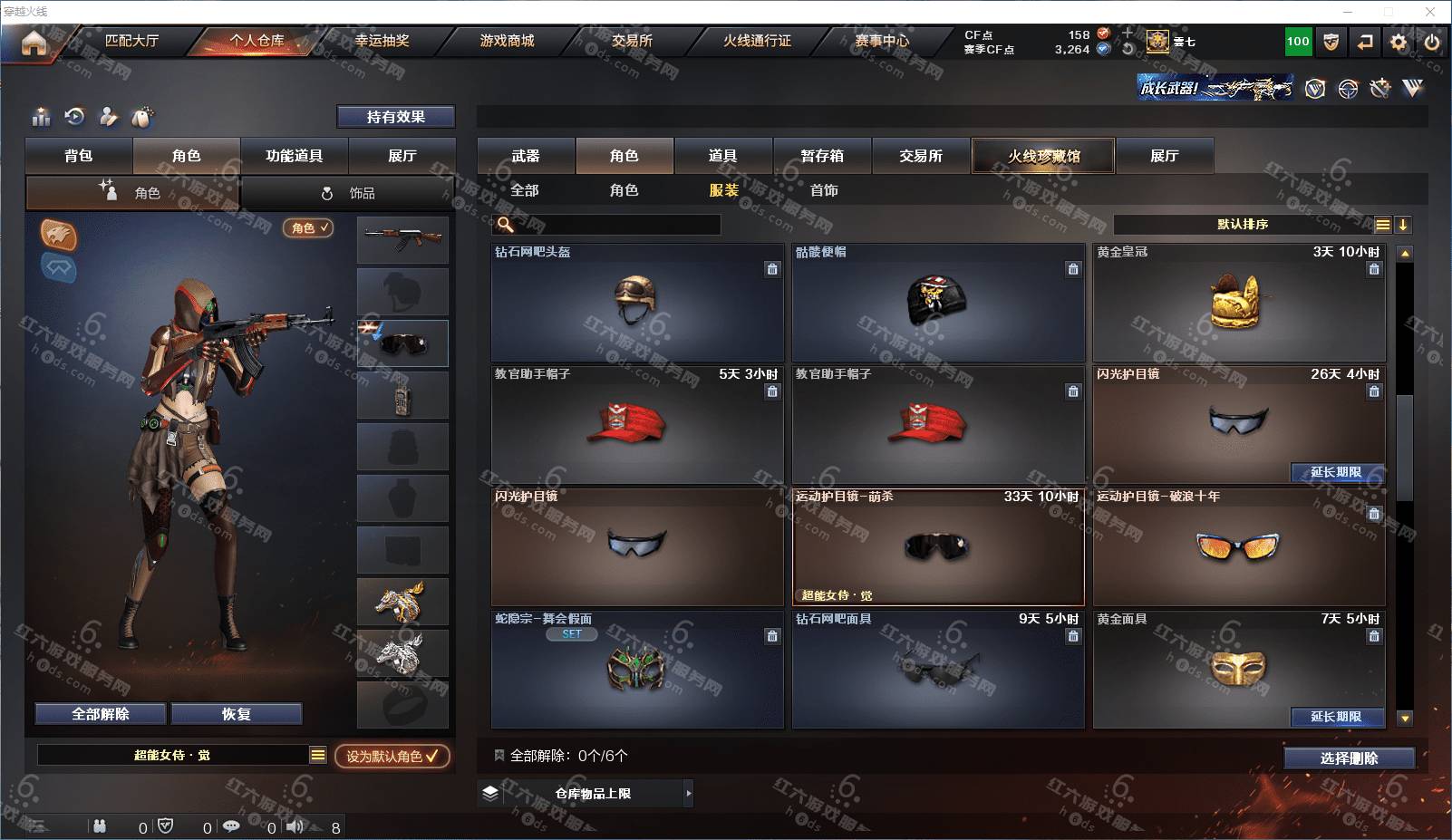Open the 火线通行证 battle pass
1452x840 pixels.
pyautogui.click(x=757, y=41)
